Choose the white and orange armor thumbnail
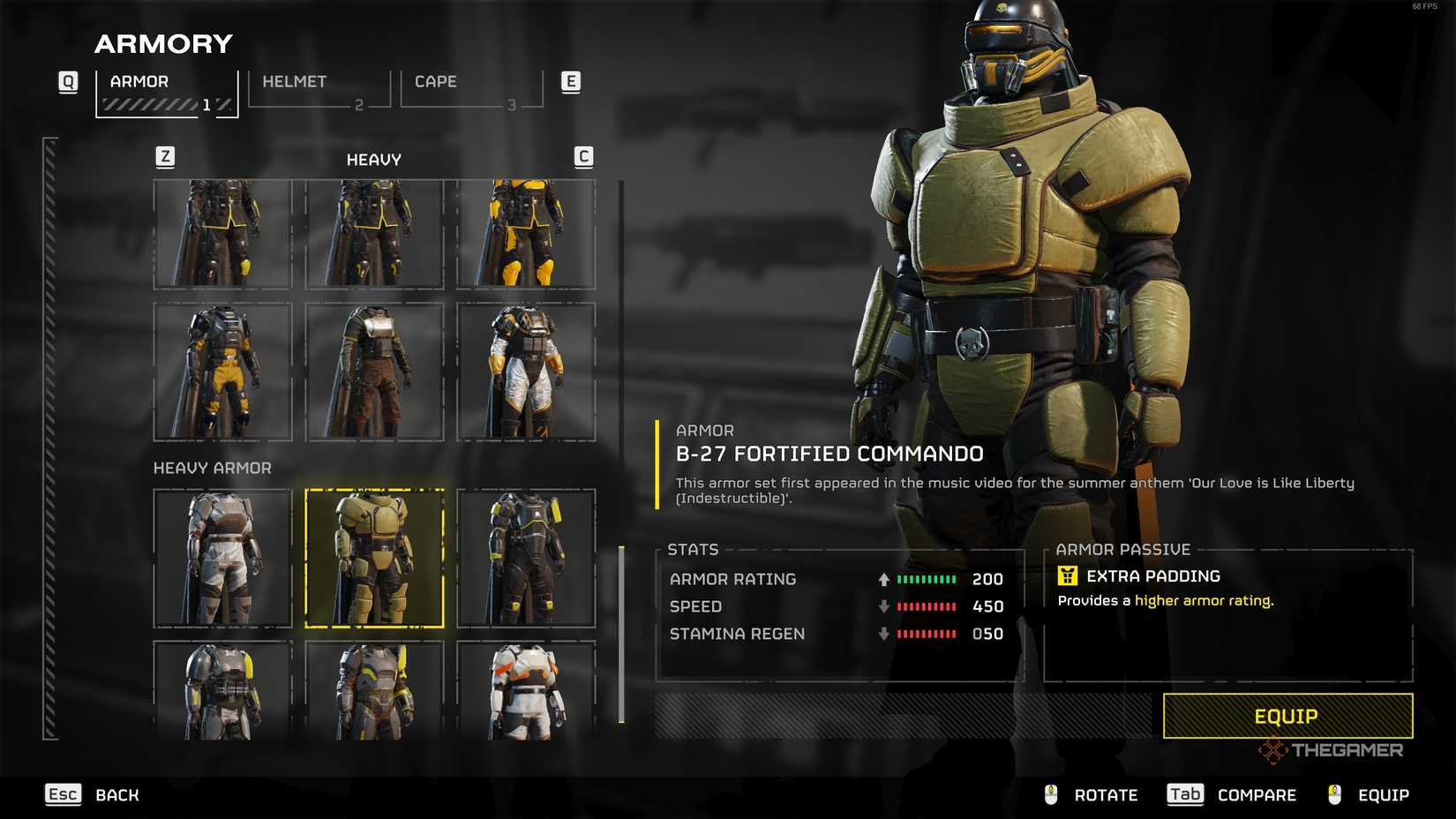The height and width of the screenshot is (819, 1456). [x=526, y=690]
